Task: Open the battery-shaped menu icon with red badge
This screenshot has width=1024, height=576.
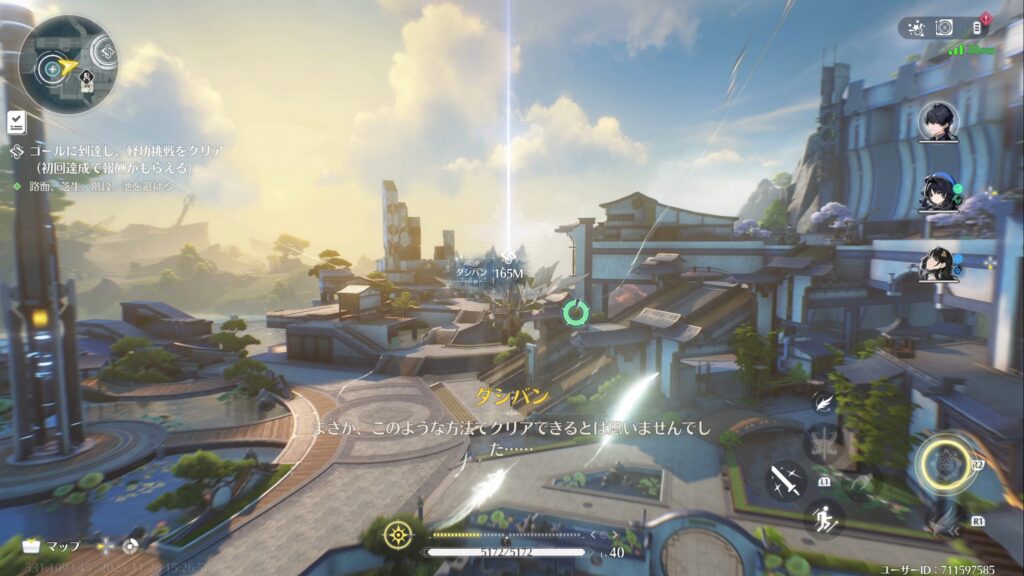Action: [x=976, y=28]
